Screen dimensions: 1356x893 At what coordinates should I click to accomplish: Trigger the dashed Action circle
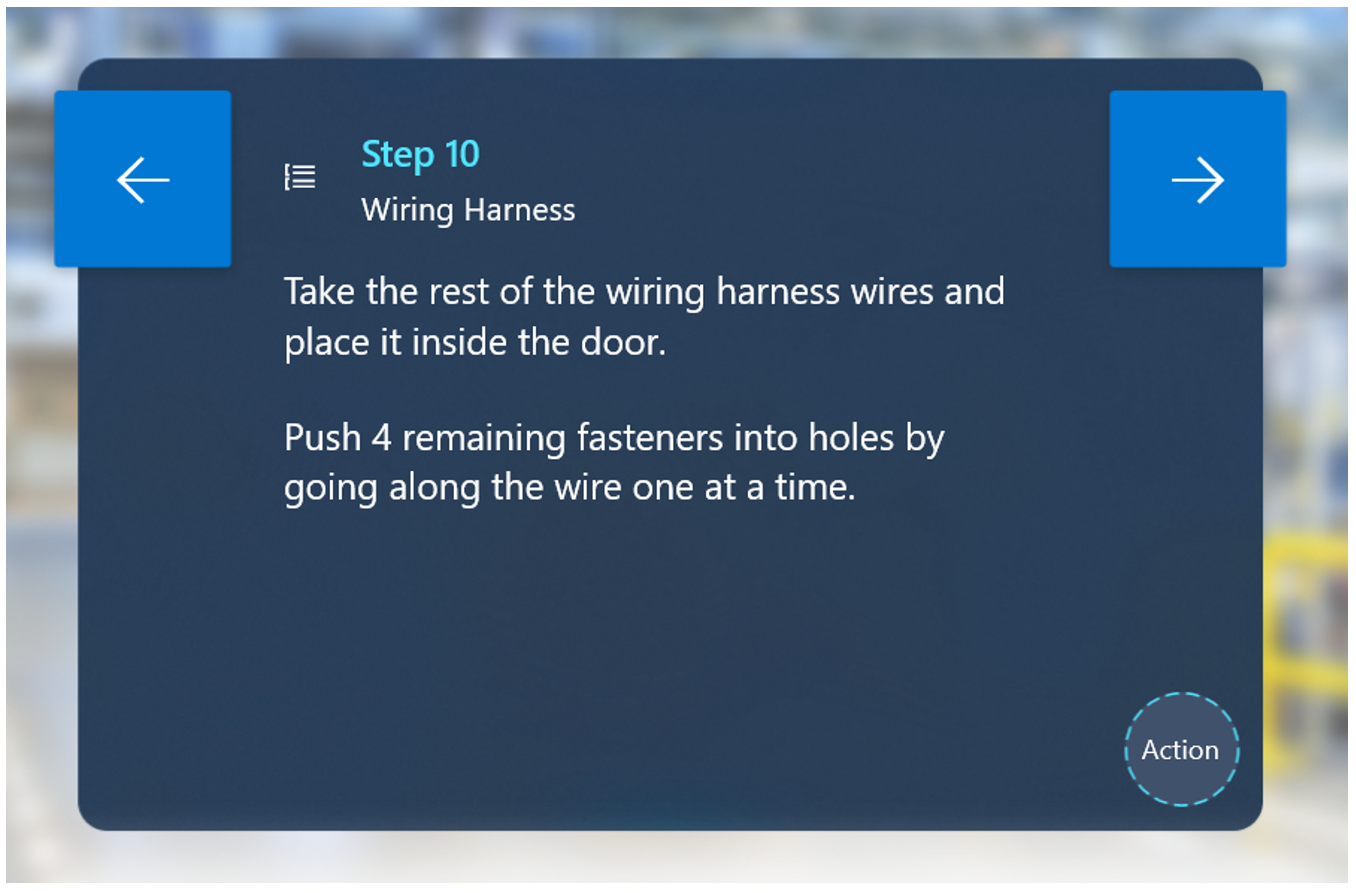pos(1181,749)
